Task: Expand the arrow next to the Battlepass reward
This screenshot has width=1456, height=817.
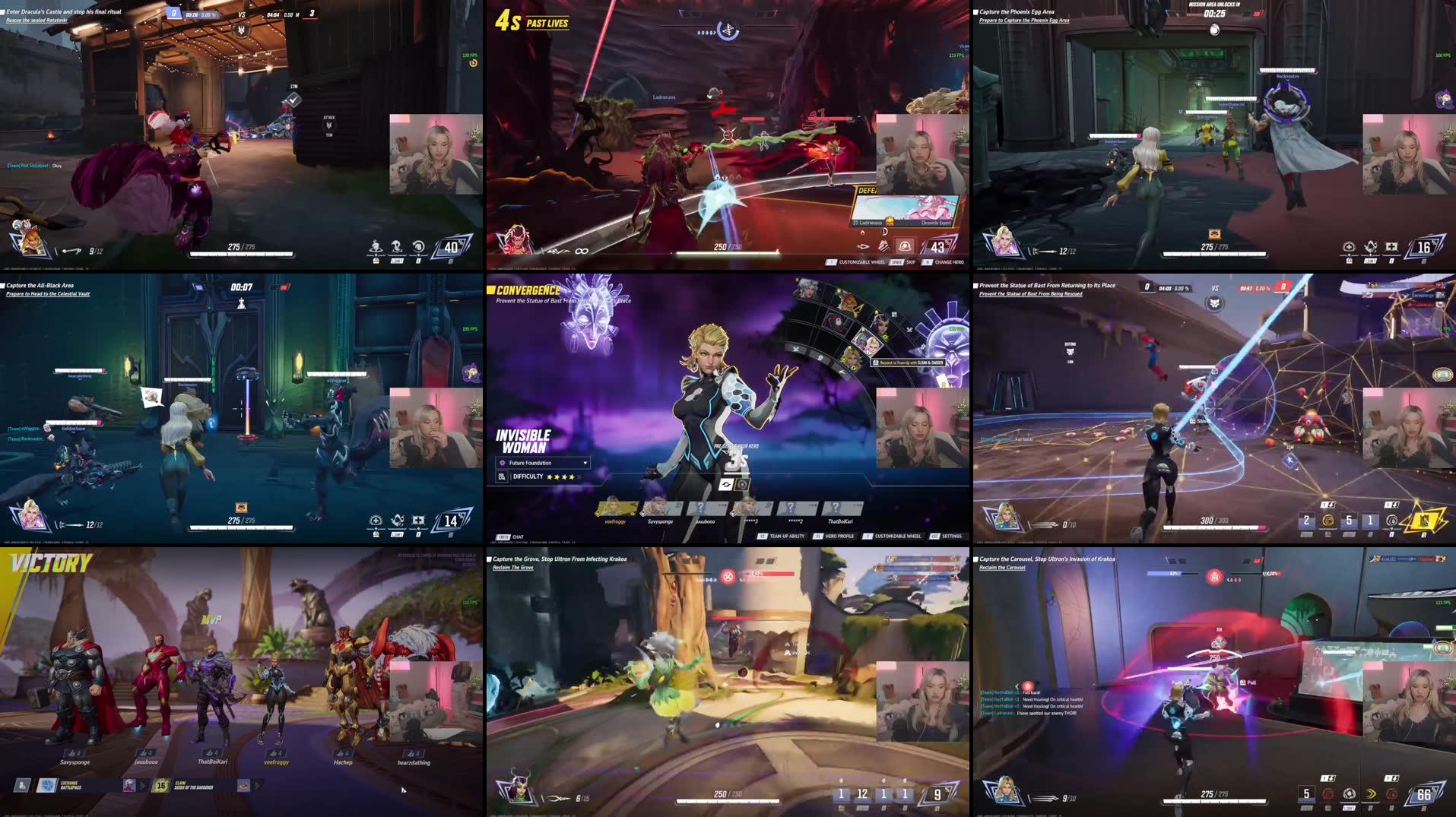Action: click(x=143, y=785)
